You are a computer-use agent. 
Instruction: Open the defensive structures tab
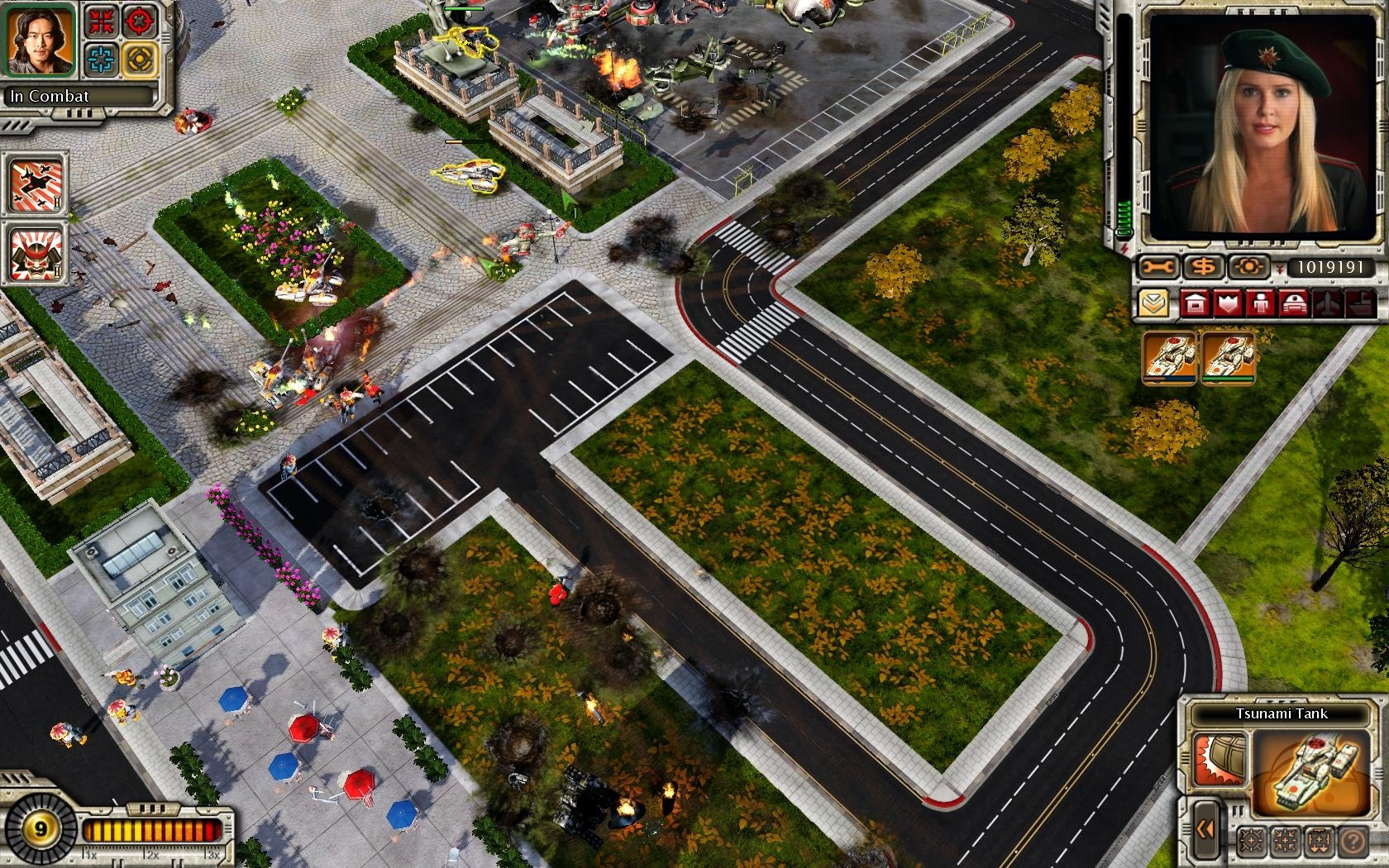[1227, 303]
